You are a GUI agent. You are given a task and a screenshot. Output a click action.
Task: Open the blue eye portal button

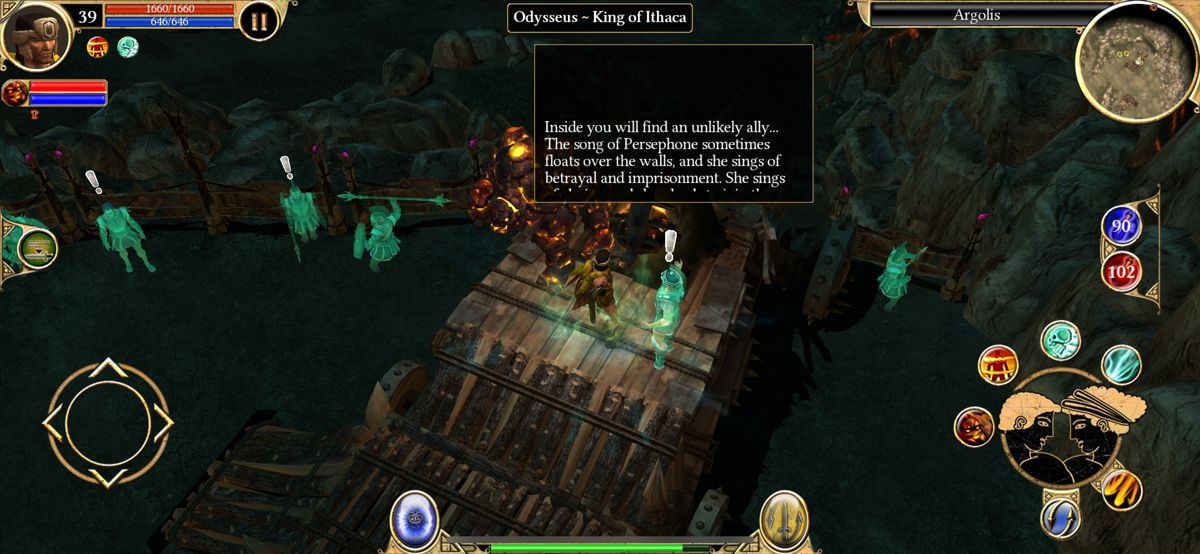pyautogui.click(x=411, y=518)
